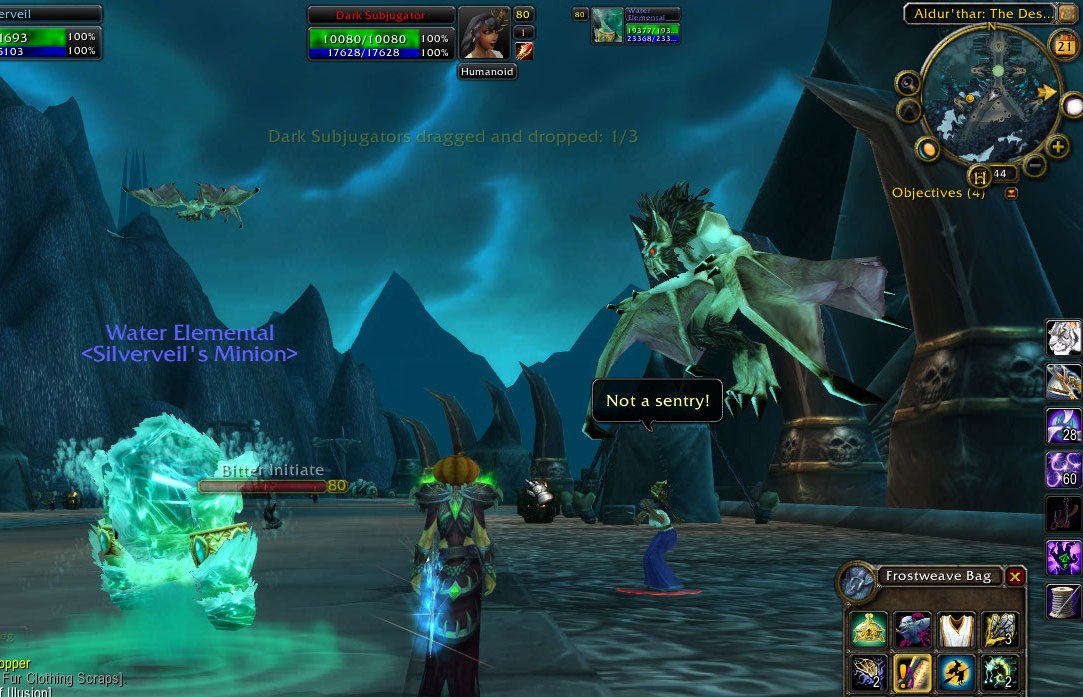Use the thread spool tailoring icon
The height and width of the screenshot is (697, 1083).
1063,602
